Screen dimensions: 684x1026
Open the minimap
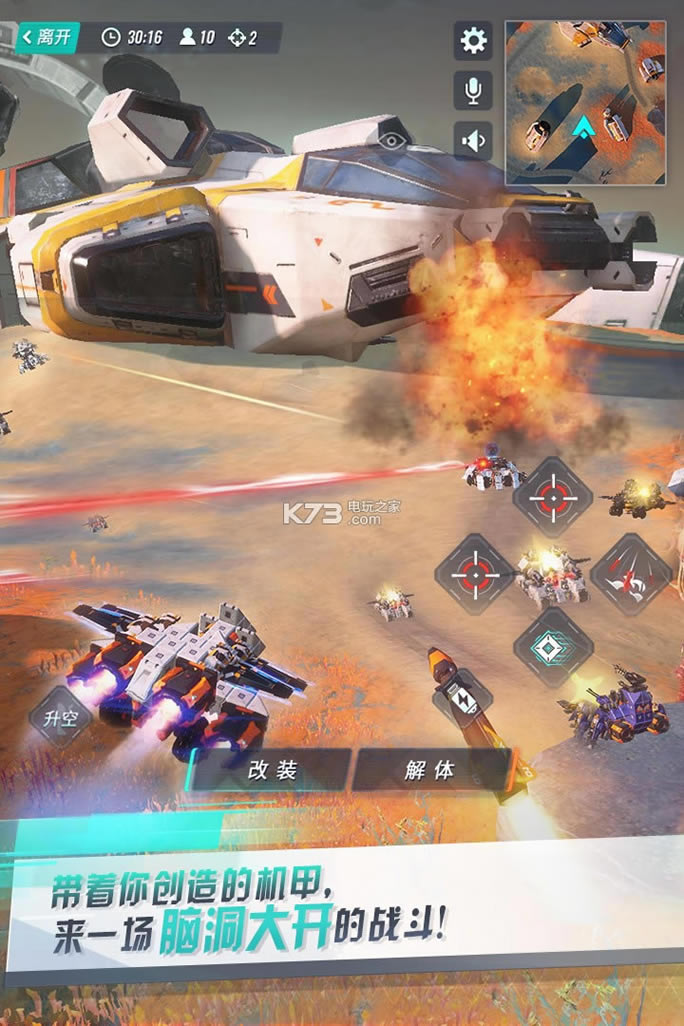coord(585,103)
